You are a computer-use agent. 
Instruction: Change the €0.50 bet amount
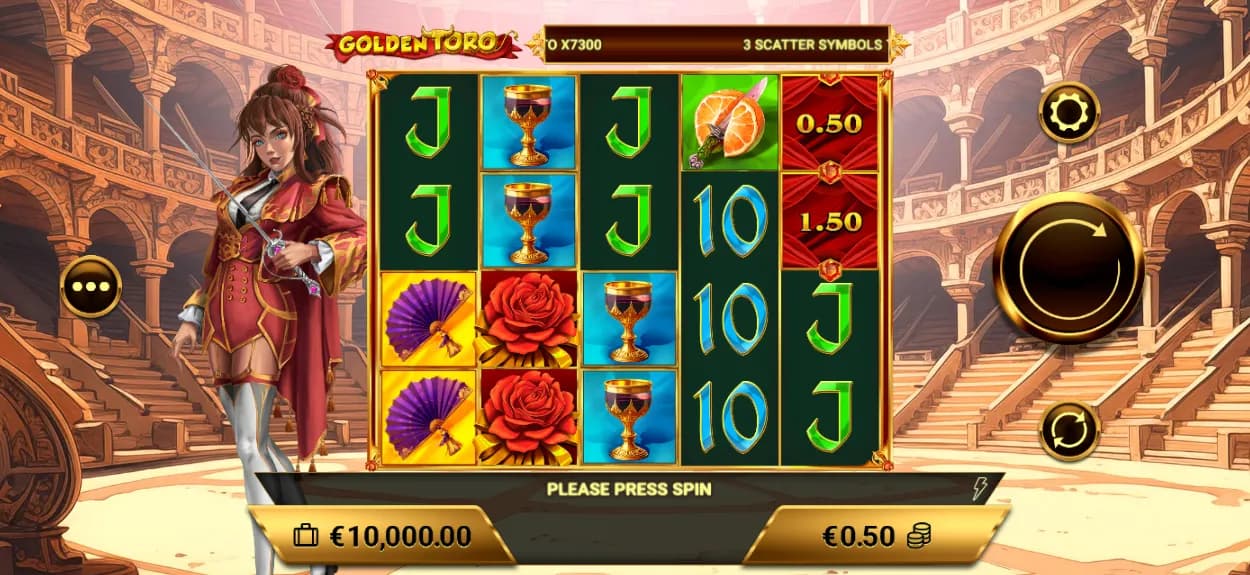874,536
